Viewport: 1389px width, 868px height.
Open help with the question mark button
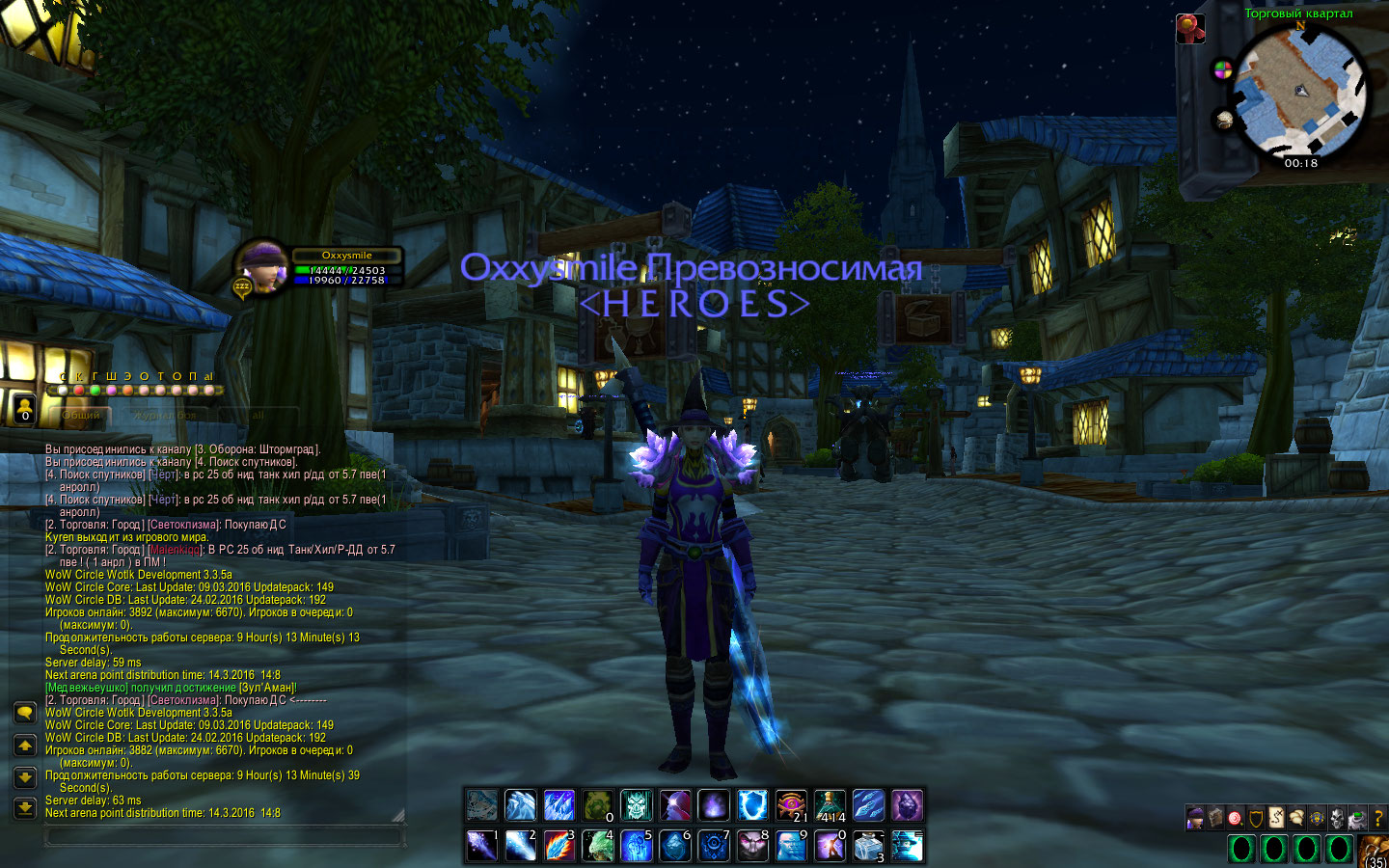coord(1378,819)
